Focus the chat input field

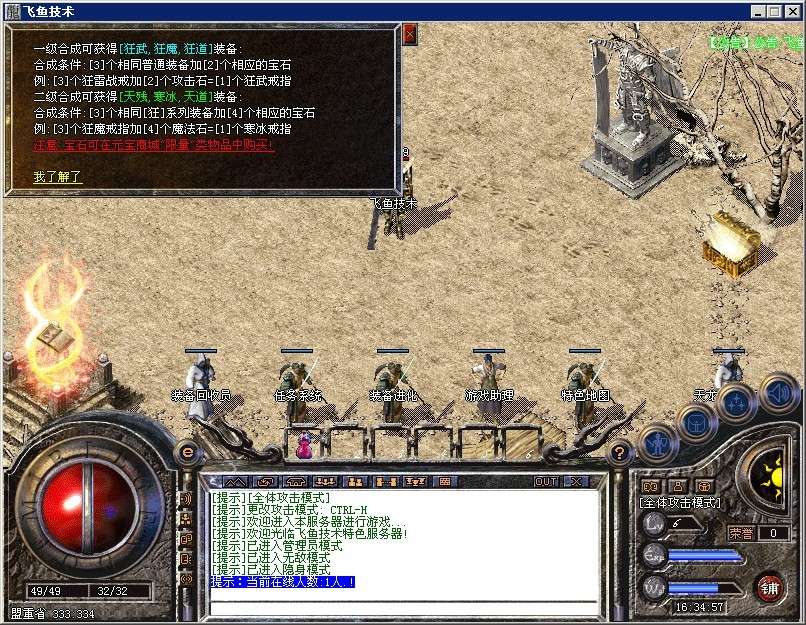coord(400,606)
